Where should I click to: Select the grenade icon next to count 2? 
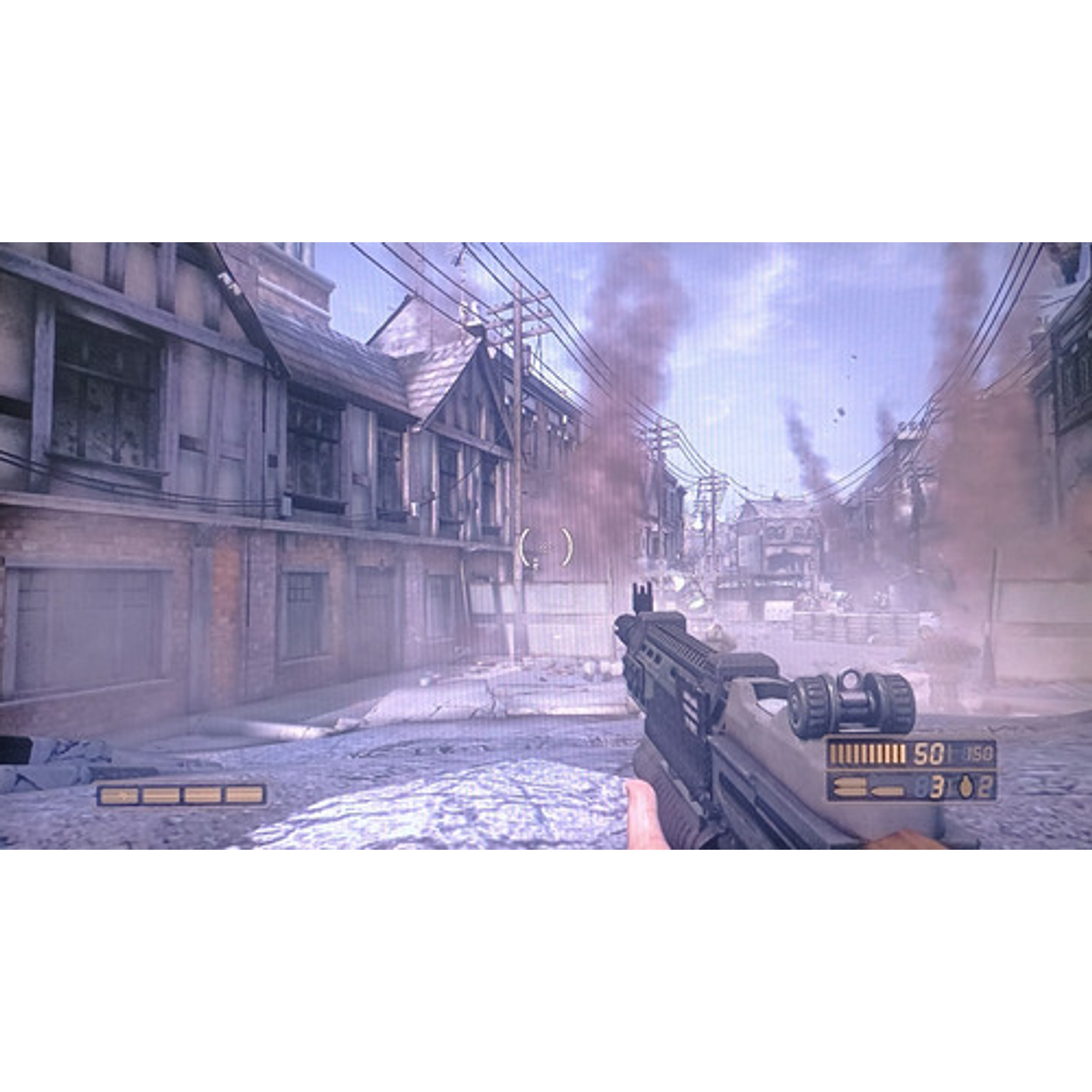(966, 786)
